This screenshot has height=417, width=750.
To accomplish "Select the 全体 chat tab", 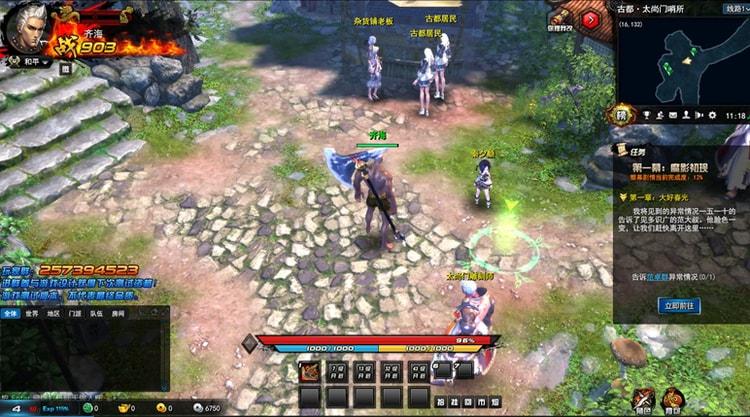I will pyautogui.click(x=10, y=313).
